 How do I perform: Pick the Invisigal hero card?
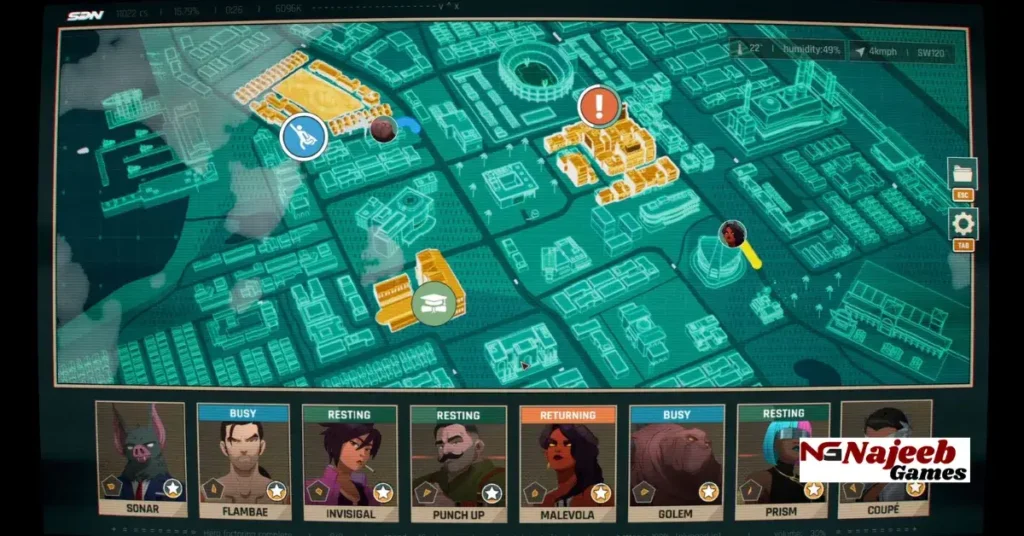(350, 462)
